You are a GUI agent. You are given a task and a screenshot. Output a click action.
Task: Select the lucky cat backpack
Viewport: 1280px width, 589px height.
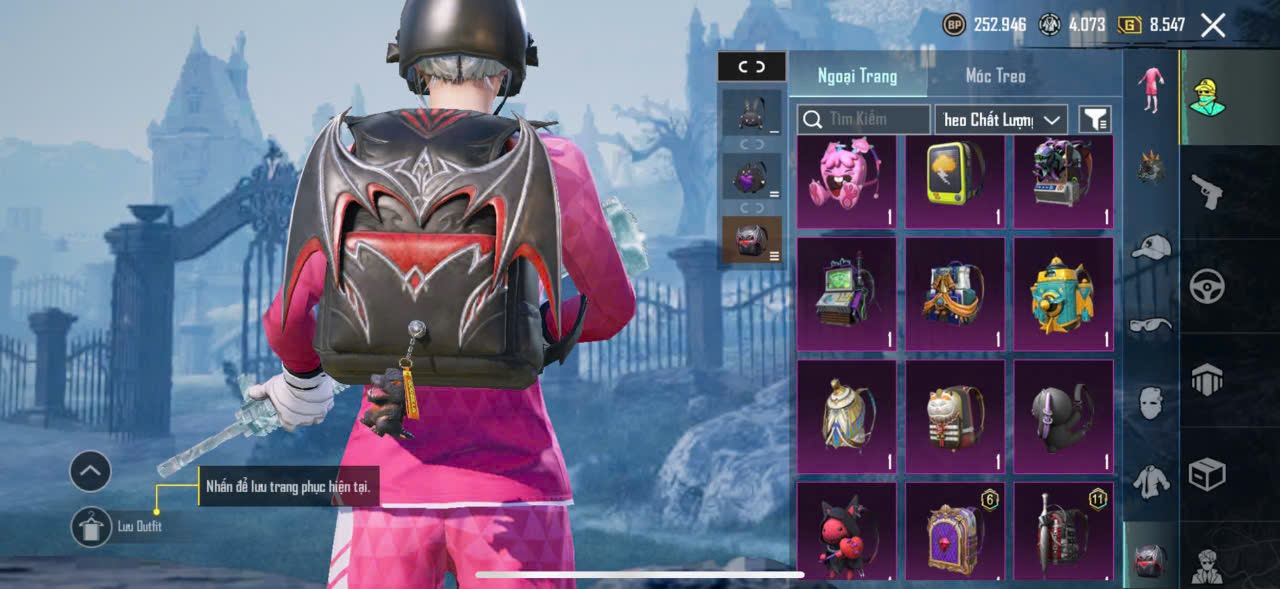[955, 417]
